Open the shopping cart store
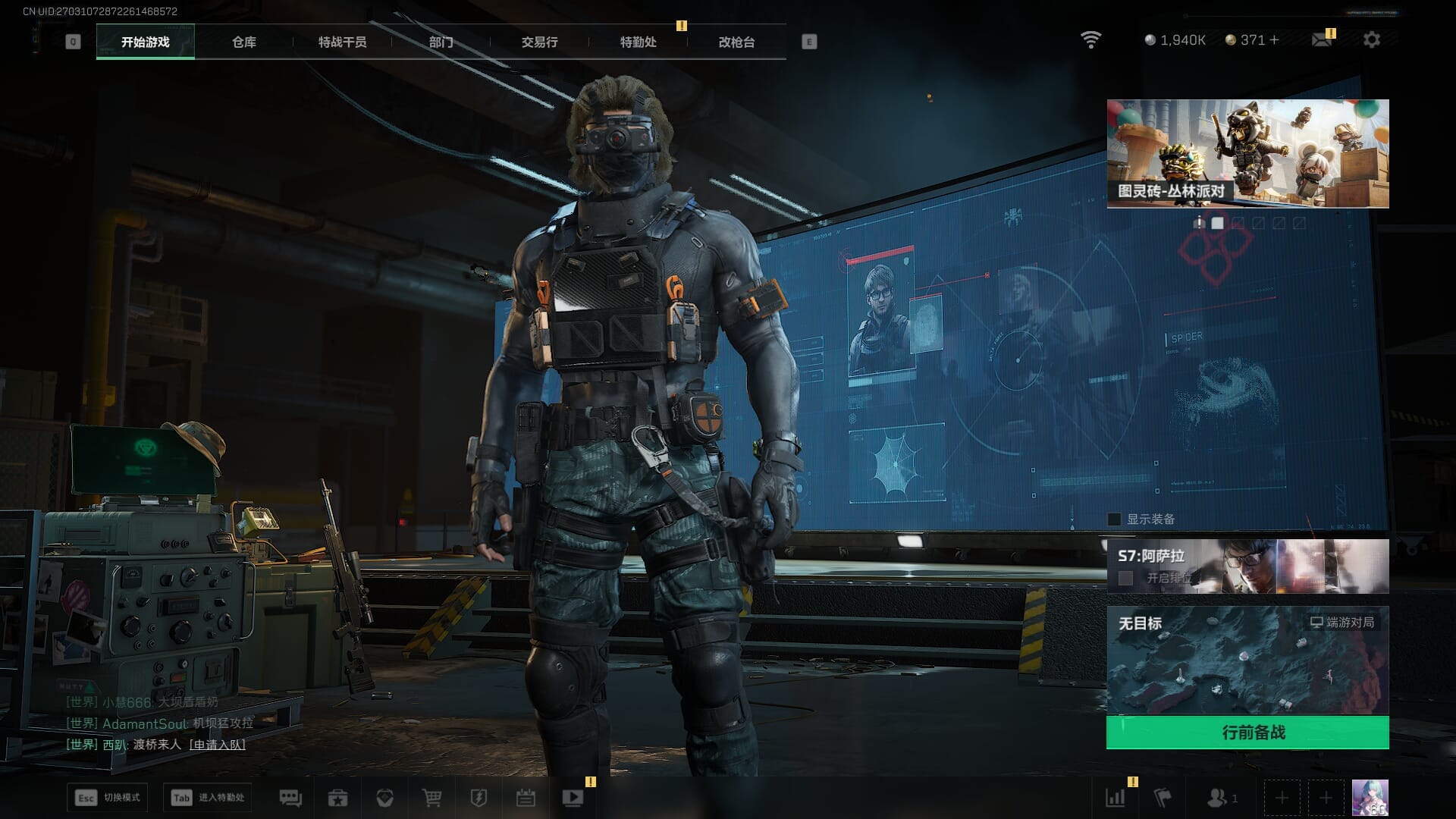 tap(431, 798)
